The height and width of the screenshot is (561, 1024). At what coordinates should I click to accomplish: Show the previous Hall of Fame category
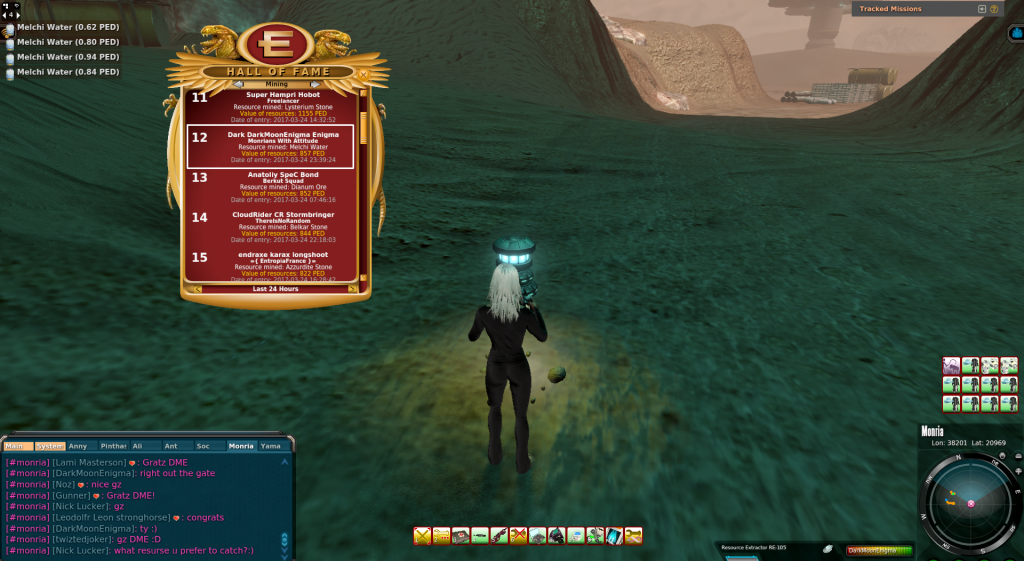click(x=239, y=84)
